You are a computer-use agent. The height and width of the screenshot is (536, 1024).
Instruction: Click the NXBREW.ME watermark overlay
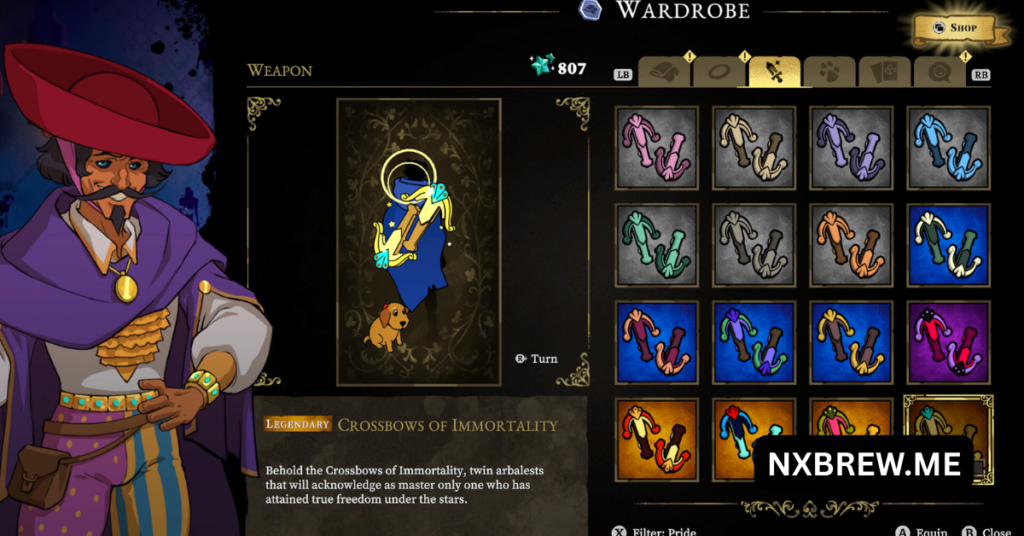pos(863,464)
